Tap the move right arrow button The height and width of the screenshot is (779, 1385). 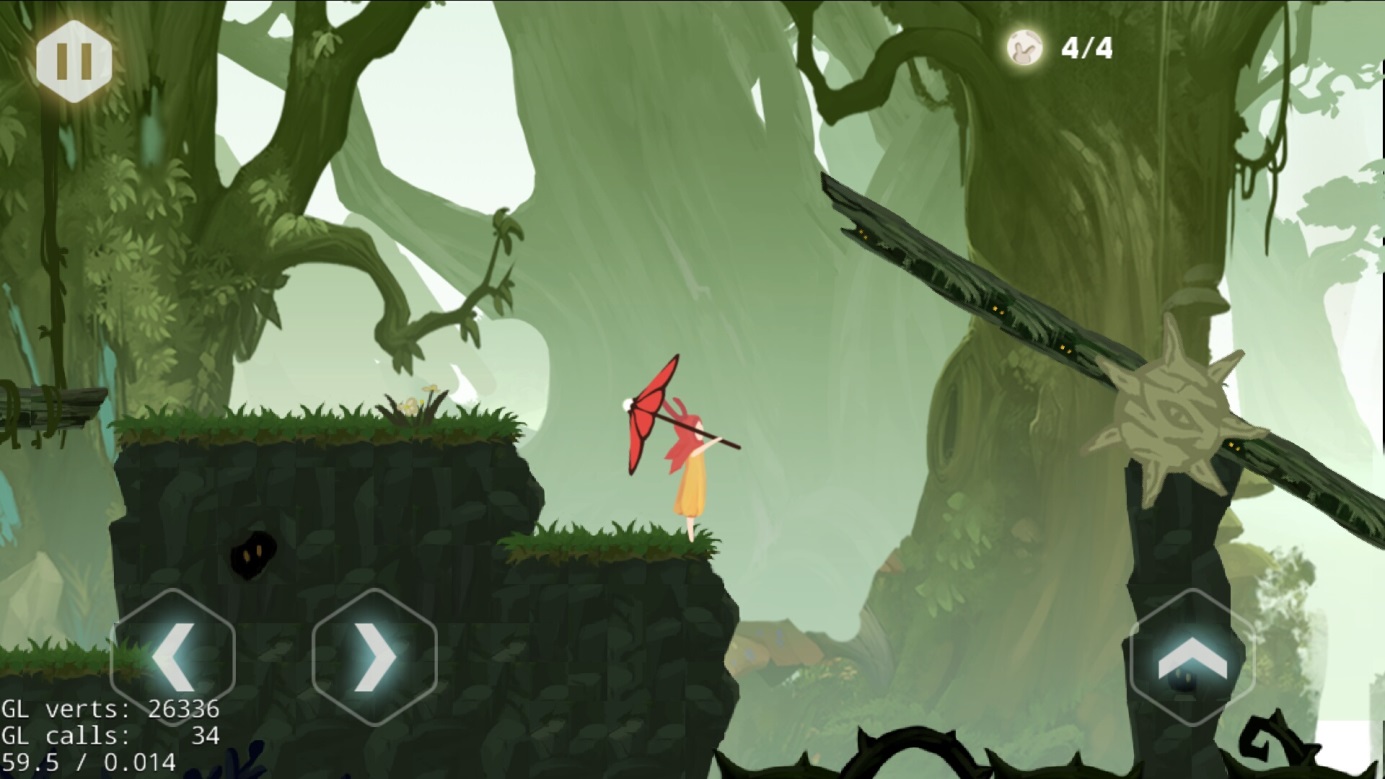coord(374,656)
